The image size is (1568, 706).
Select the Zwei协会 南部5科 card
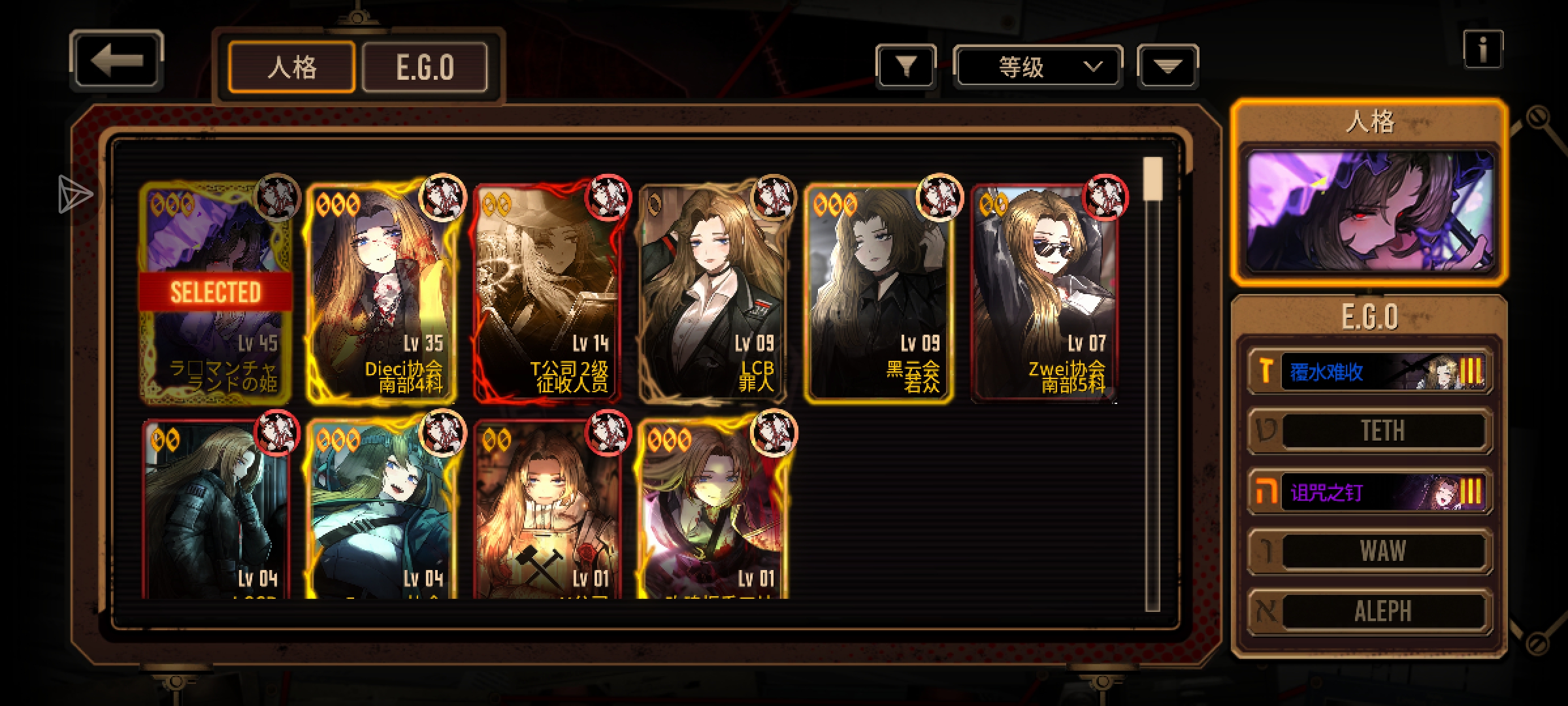tap(1044, 292)
